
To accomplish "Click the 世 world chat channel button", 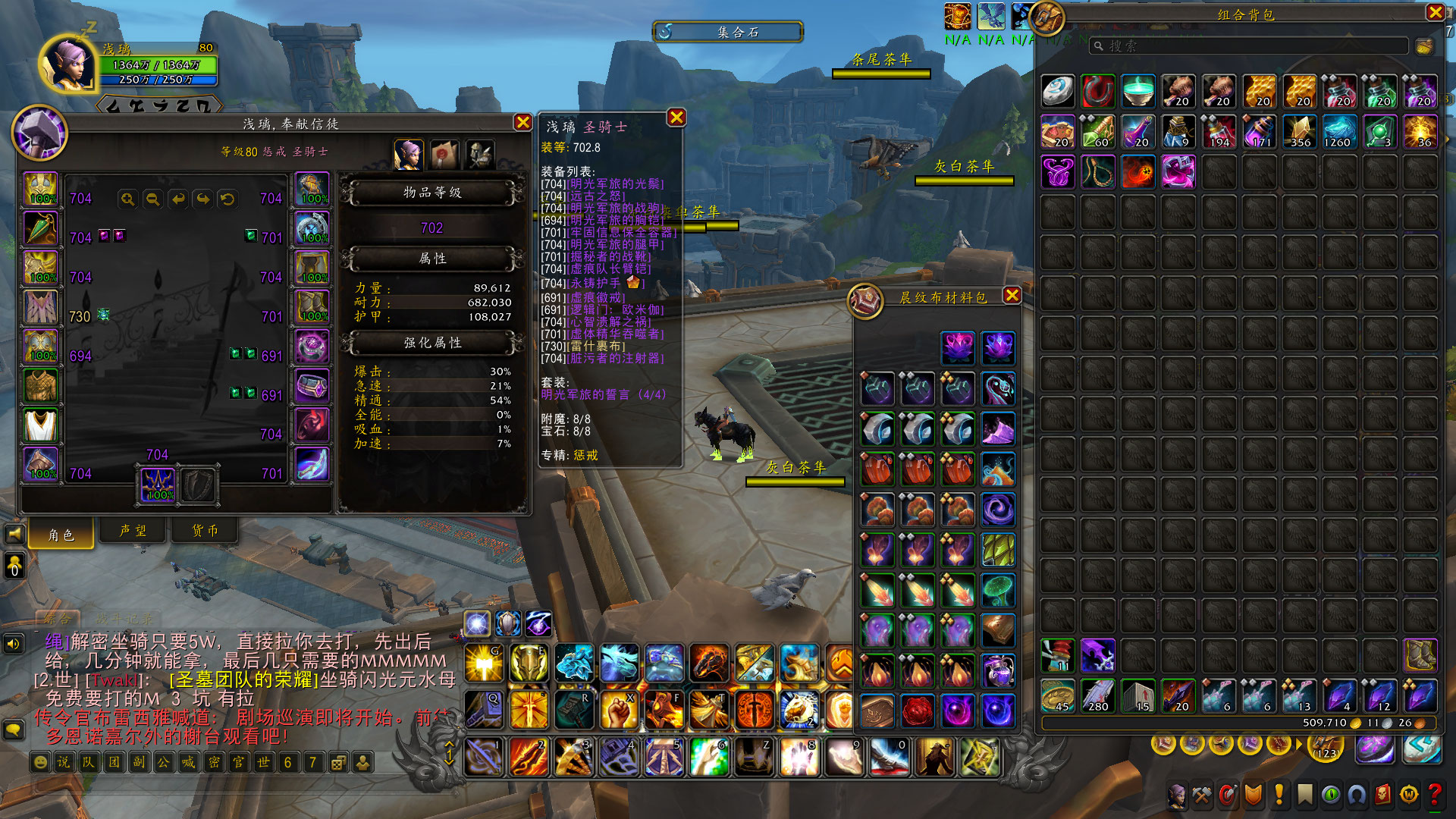I will click(x=263, y=762).
